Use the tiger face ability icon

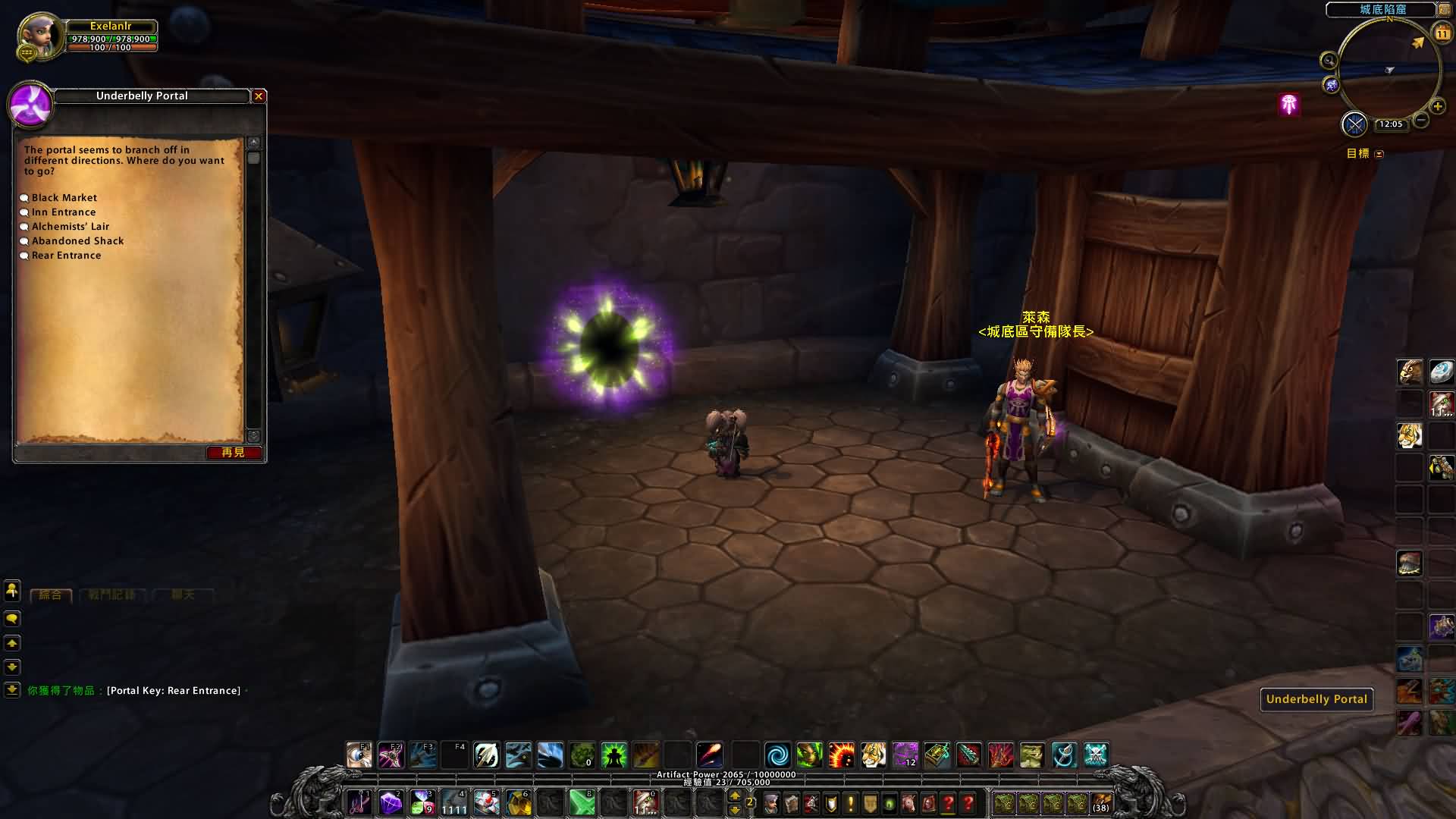click(x=873, y=755)
